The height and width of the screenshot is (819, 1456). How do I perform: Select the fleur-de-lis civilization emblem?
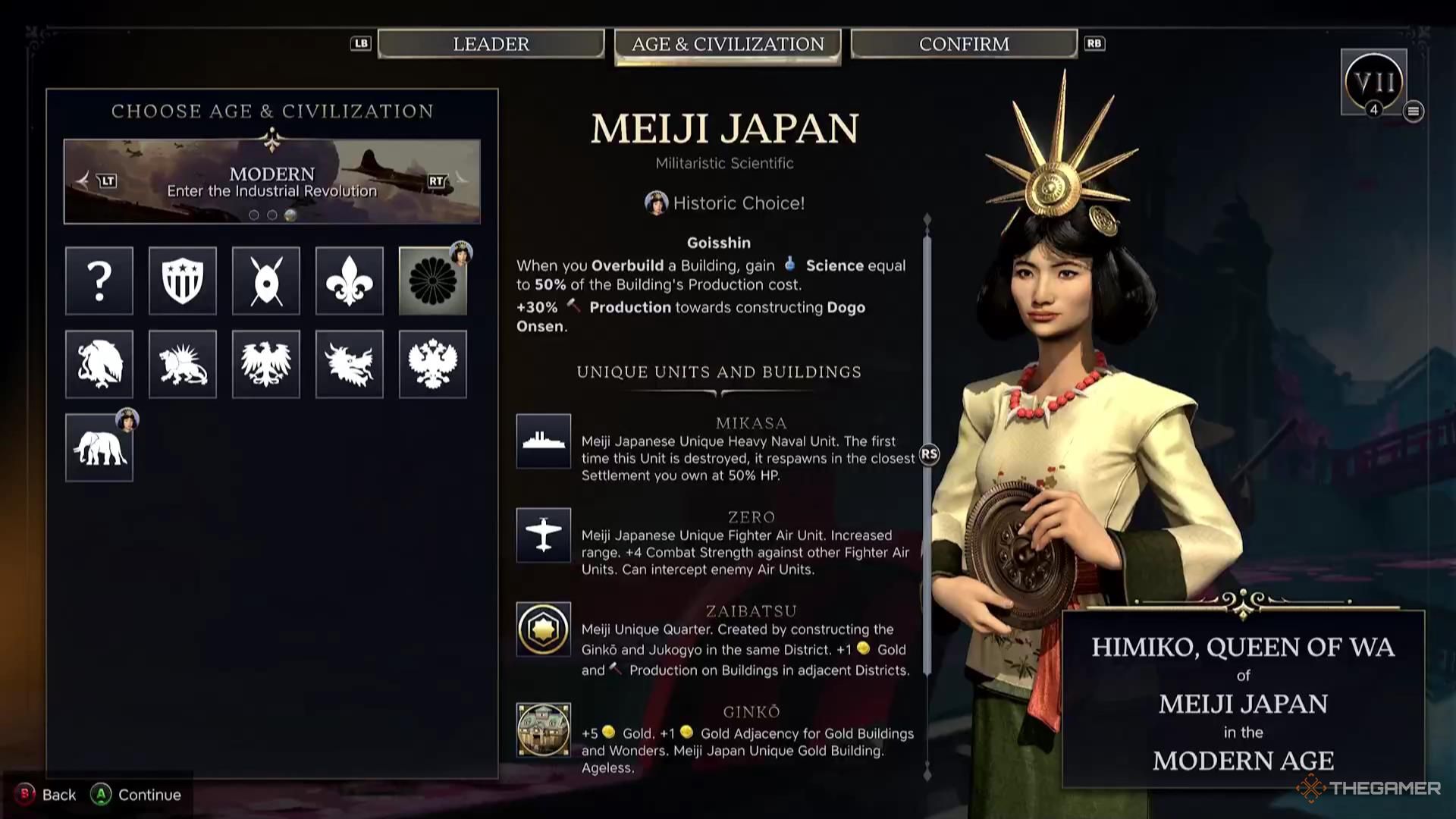(x=350, y=281)
